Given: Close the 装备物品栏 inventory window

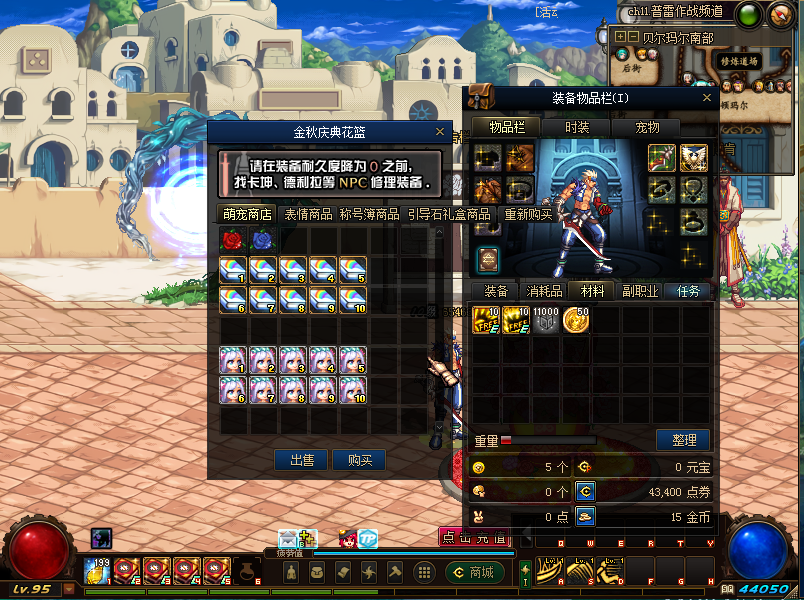Looking at the screenshot, I should click(x=707, y=97).
